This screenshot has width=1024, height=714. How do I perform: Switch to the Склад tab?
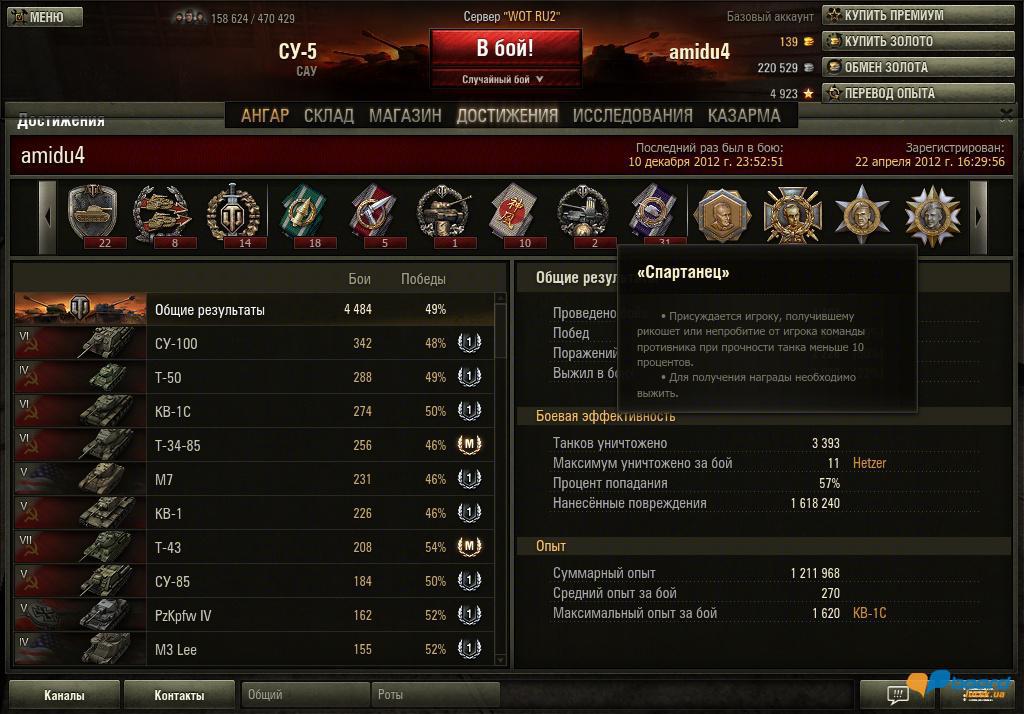pyautogui.click(x=329, y=116)
